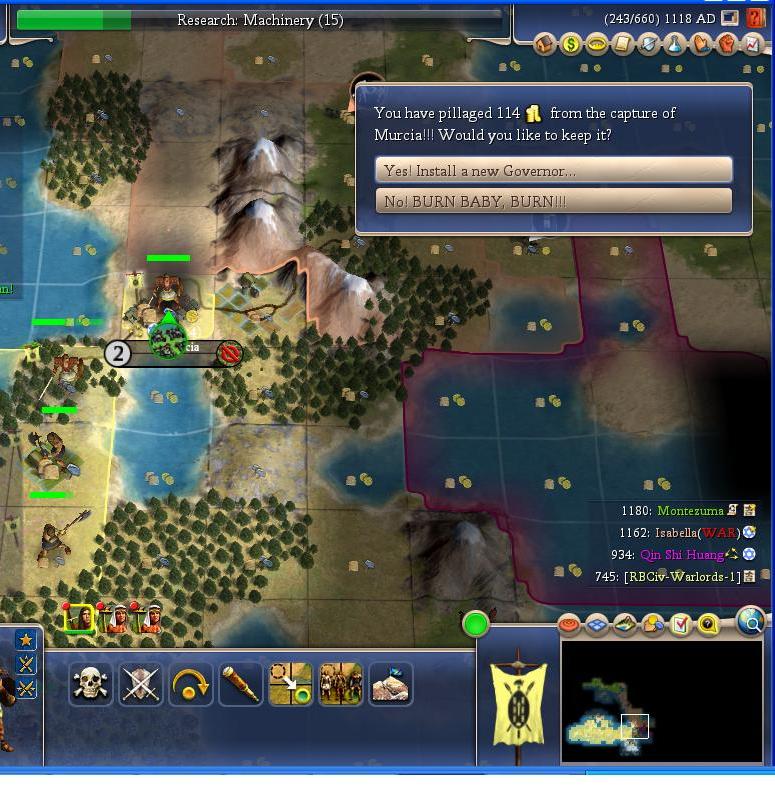Open the Financial Advisor dollar icon
This screenshot has height=800, width=775.
click(570, 44)
